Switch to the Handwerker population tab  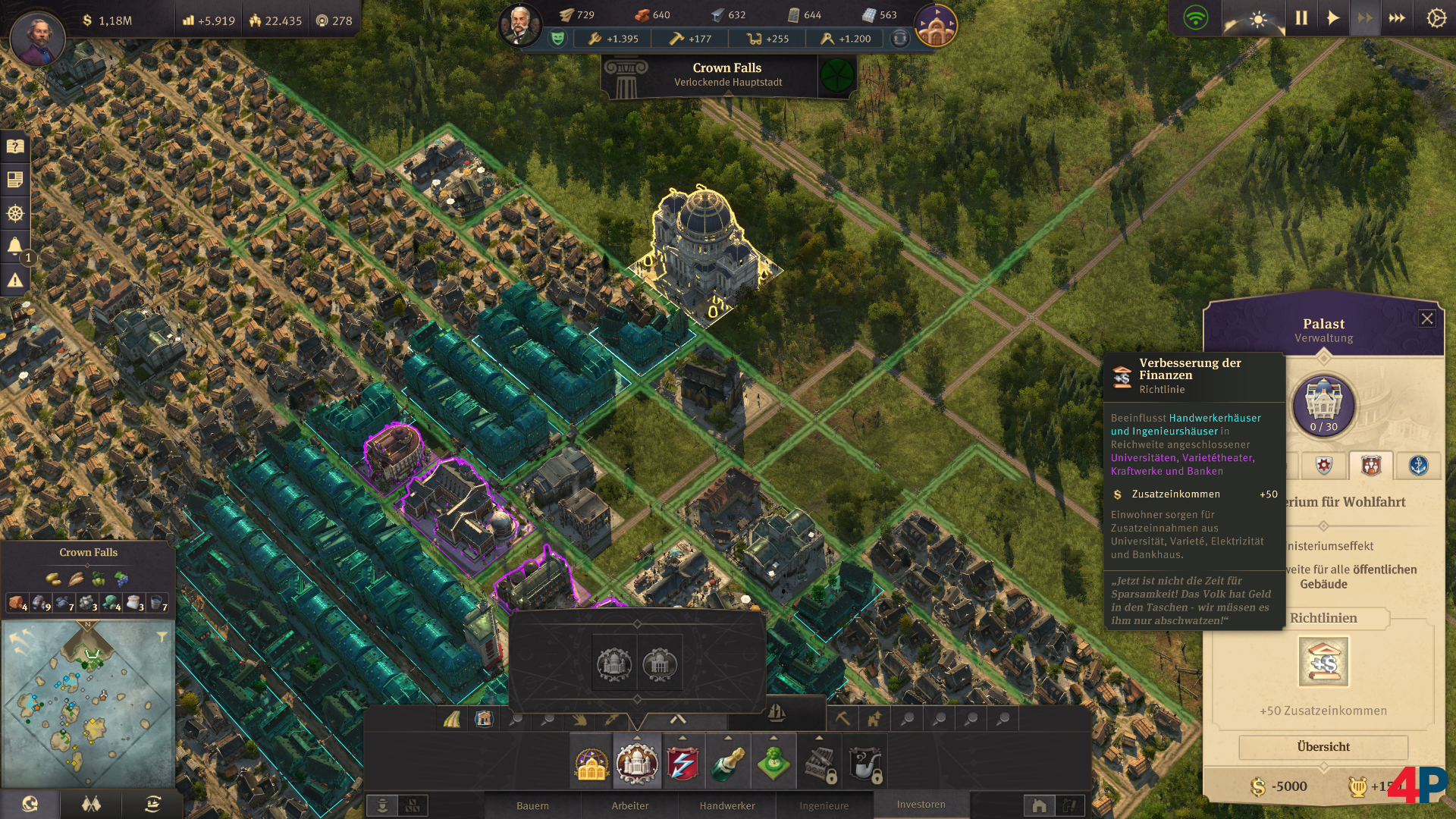(727, 805)
